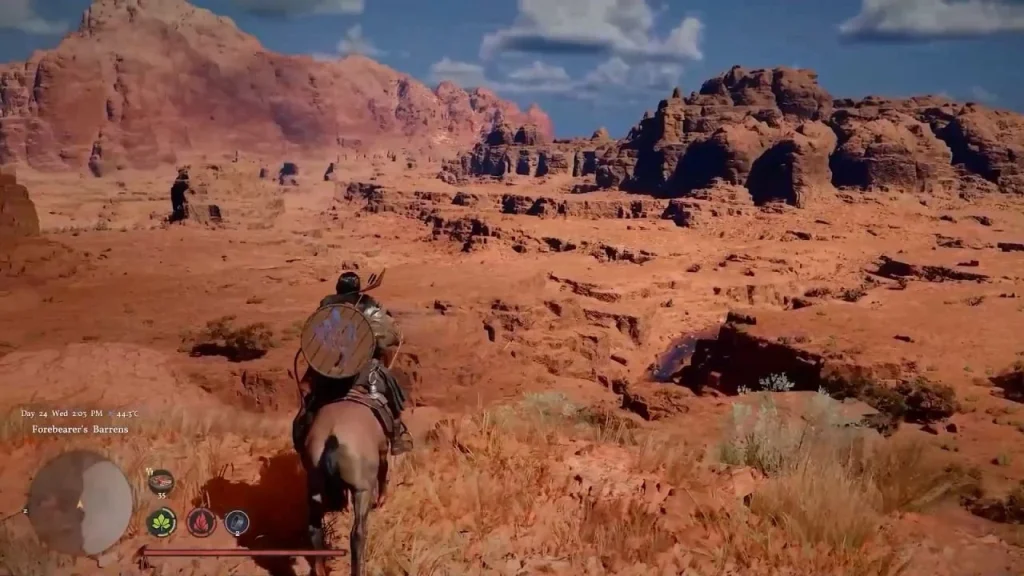
Task: Click the green leaf skill icon
Action: [x=162, y=521]
